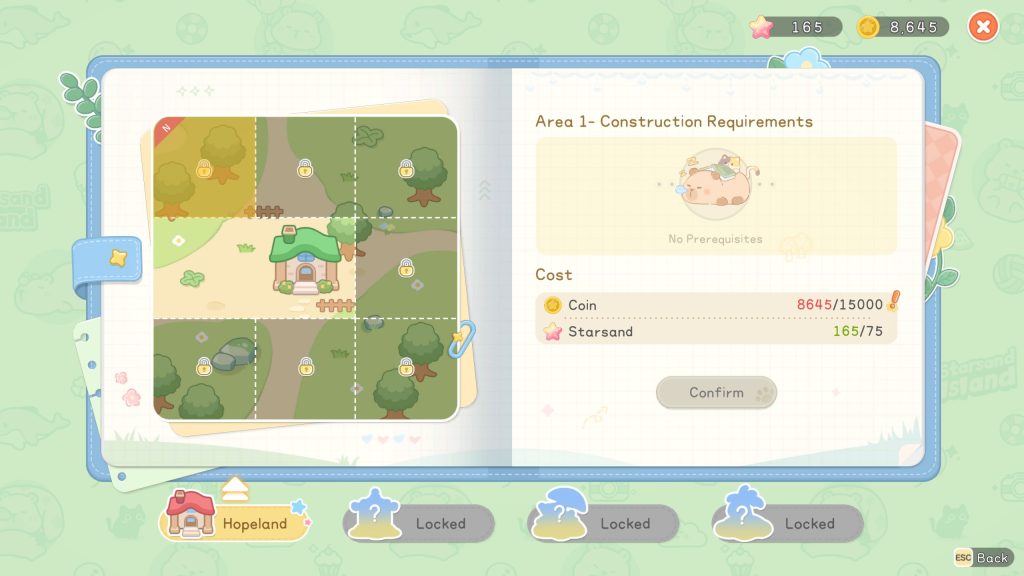The width and height of the screenshot is (1024, 576).
Task: Confirm the Area 1 construction
Action: click(x=716, y=392)
